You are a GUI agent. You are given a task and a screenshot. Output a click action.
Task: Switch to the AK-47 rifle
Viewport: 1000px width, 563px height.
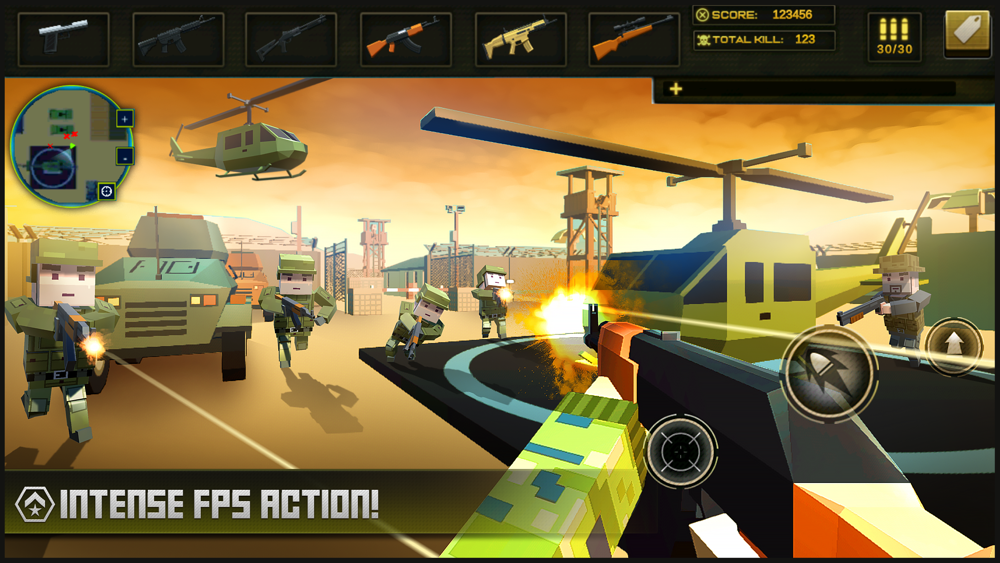point(405,37)
